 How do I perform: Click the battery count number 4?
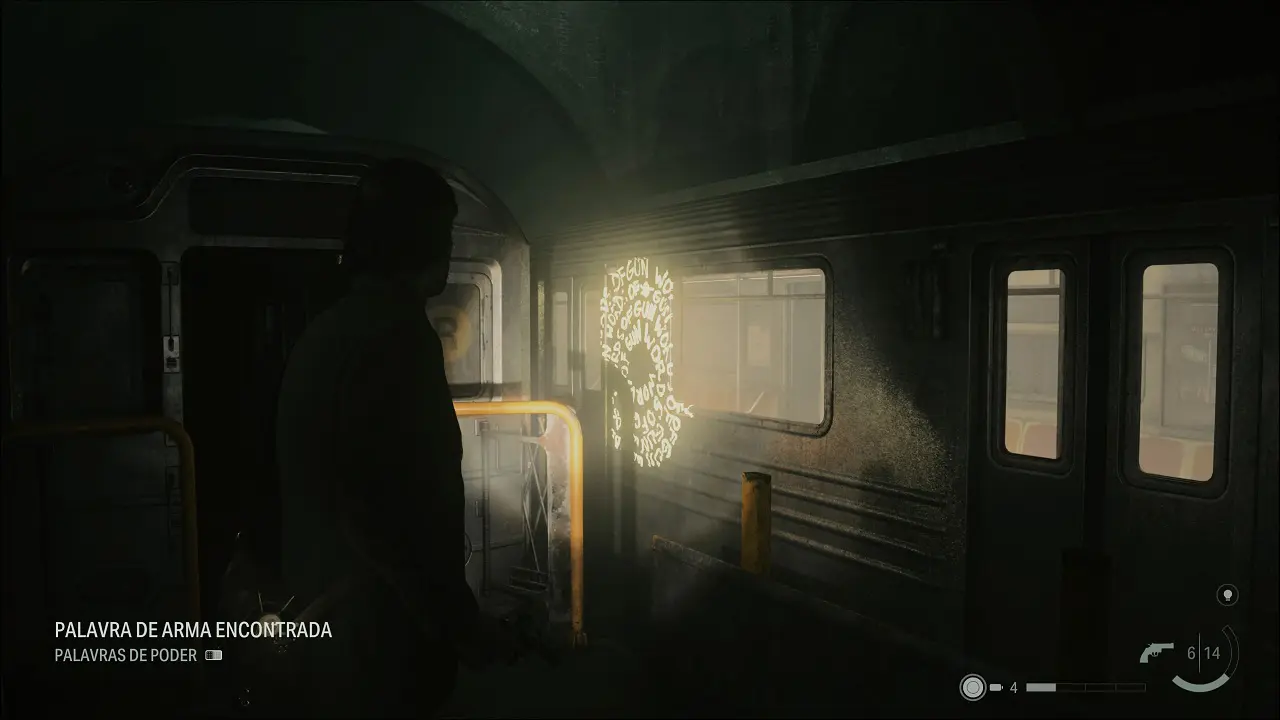pyautogui.click(x=1013, y=687)
